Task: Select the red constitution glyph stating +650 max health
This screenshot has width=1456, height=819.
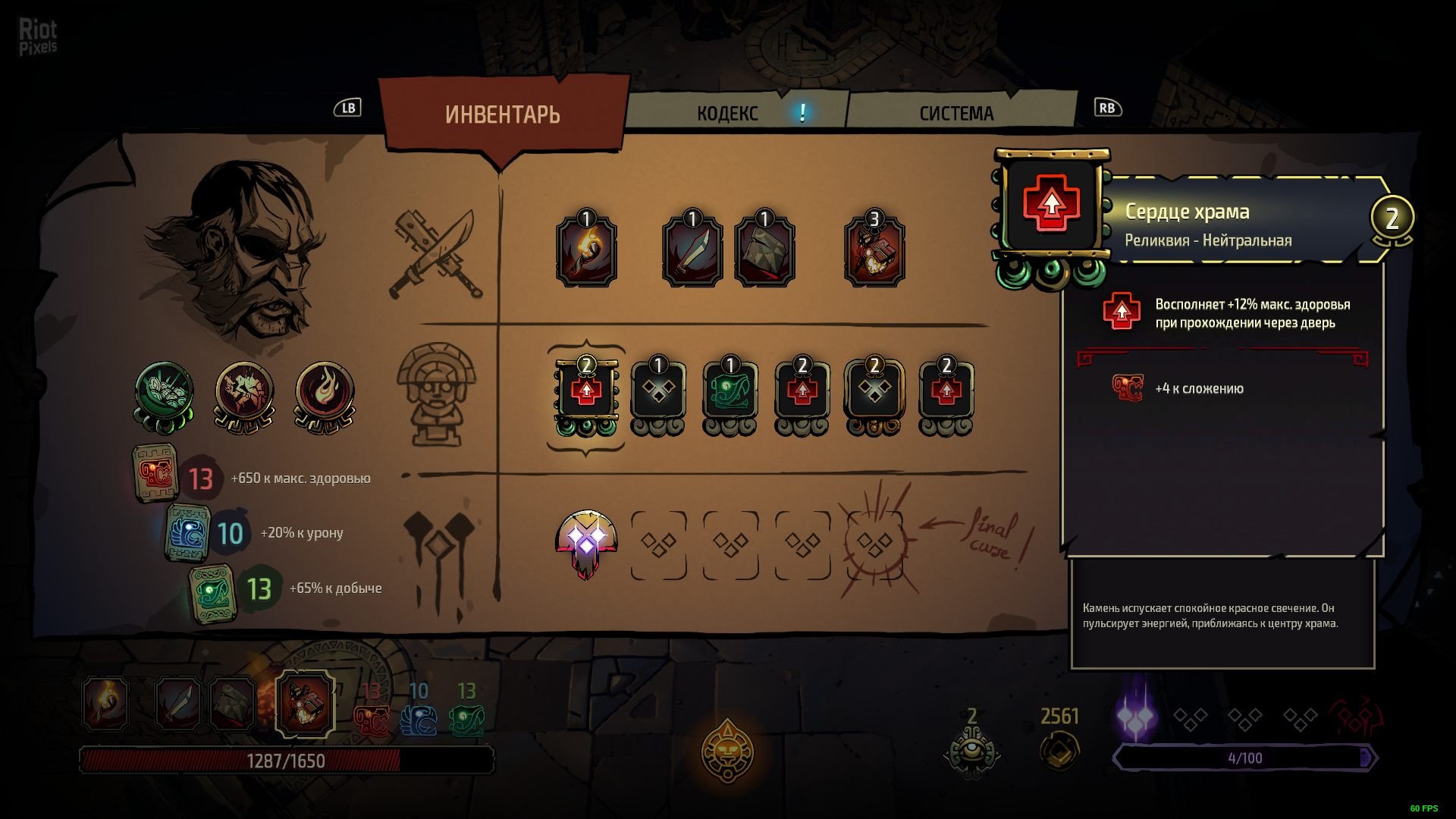Action: [x=156, y=474]
